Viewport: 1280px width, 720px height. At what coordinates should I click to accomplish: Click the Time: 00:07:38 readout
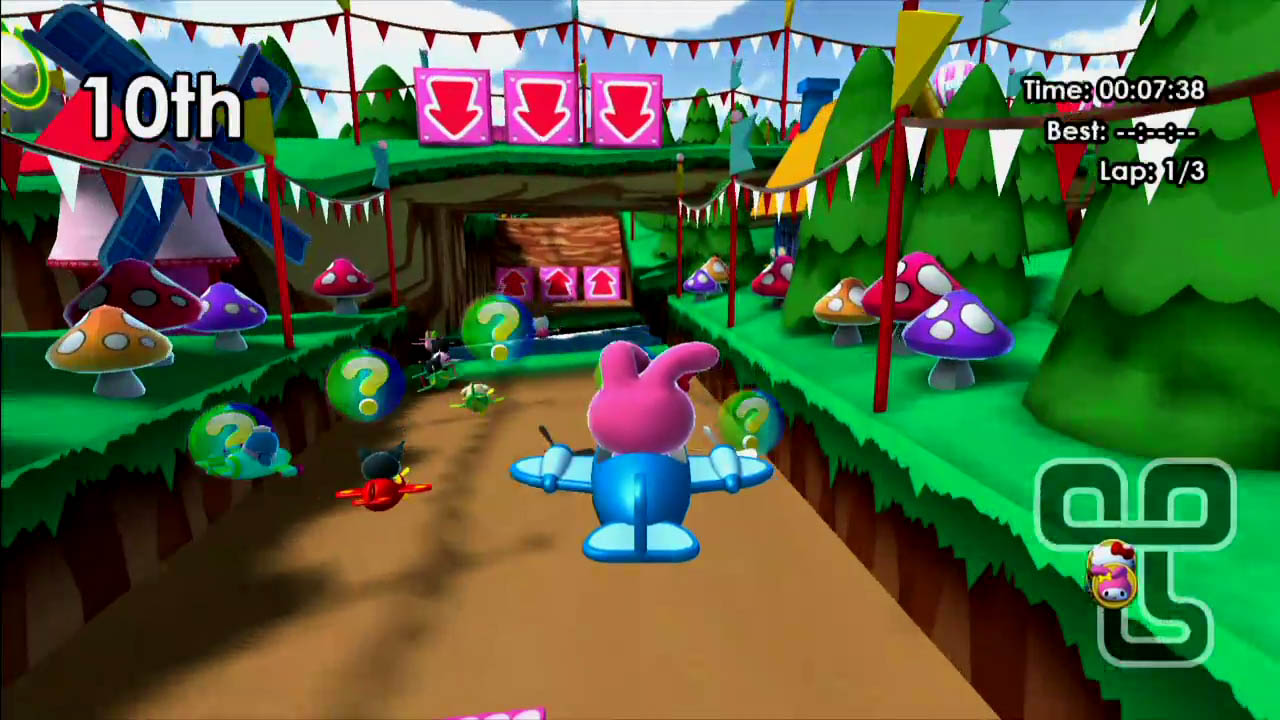1115,90
